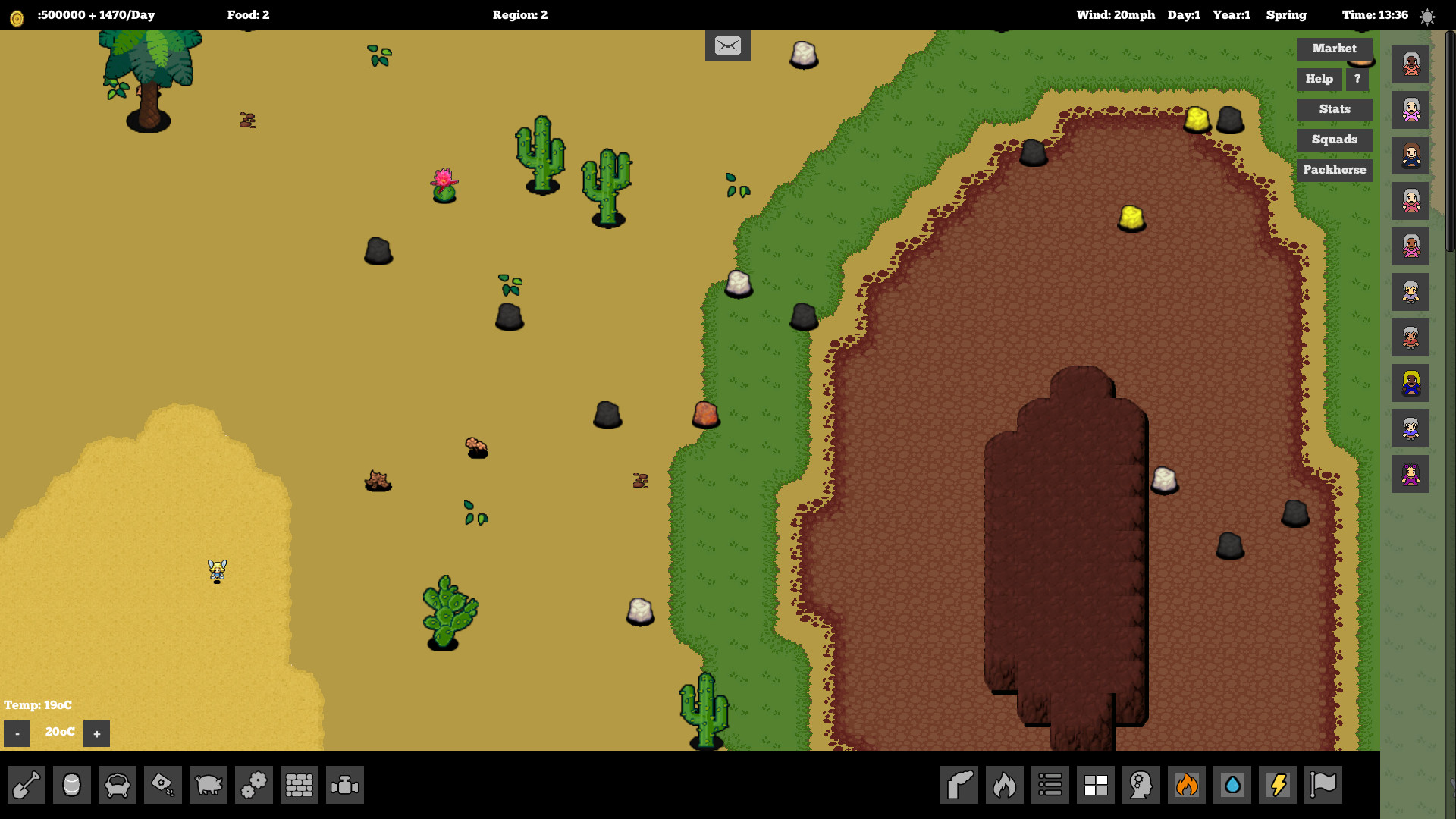Toggle the grid window overlay

click(x=1096, y=785)
